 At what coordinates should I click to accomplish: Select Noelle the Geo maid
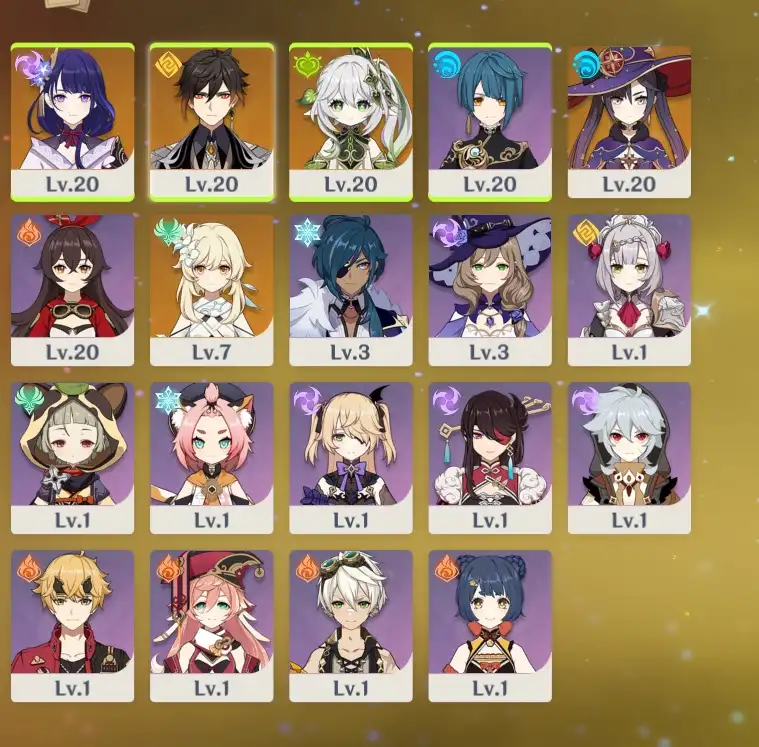point(629,290)
